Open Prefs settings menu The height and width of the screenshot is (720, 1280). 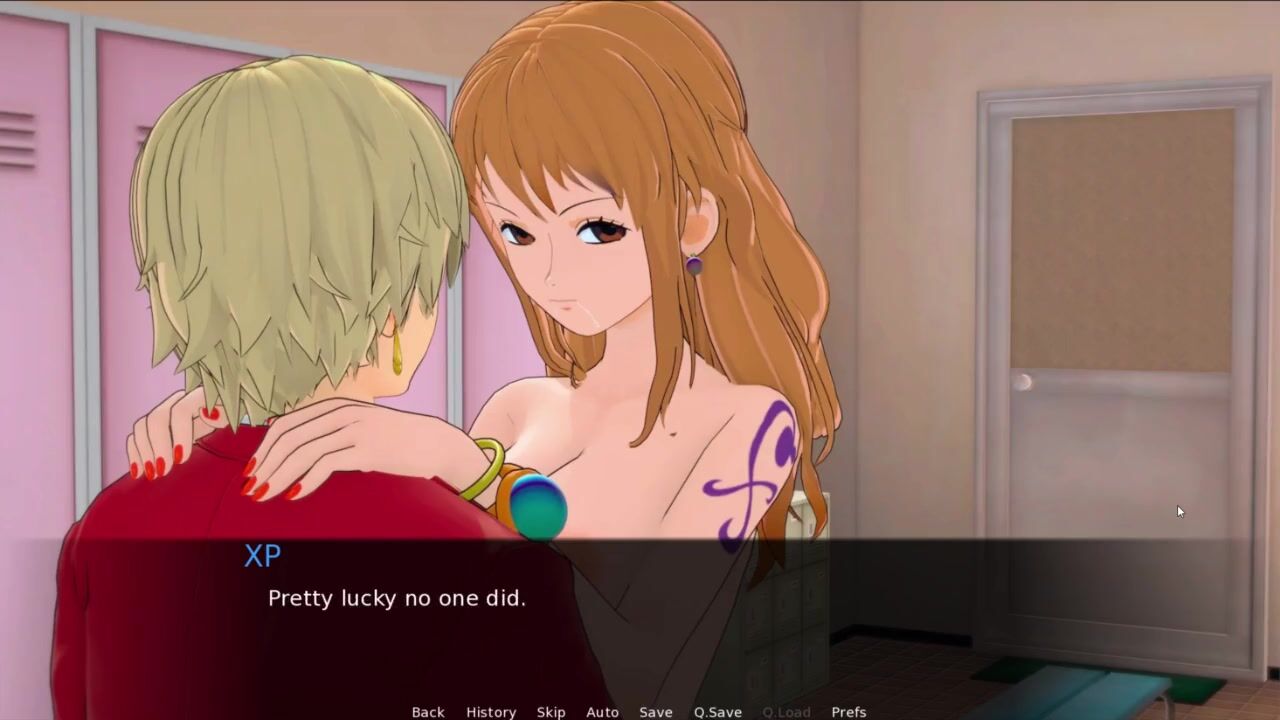pyautogui.click(x=849, y=712)
